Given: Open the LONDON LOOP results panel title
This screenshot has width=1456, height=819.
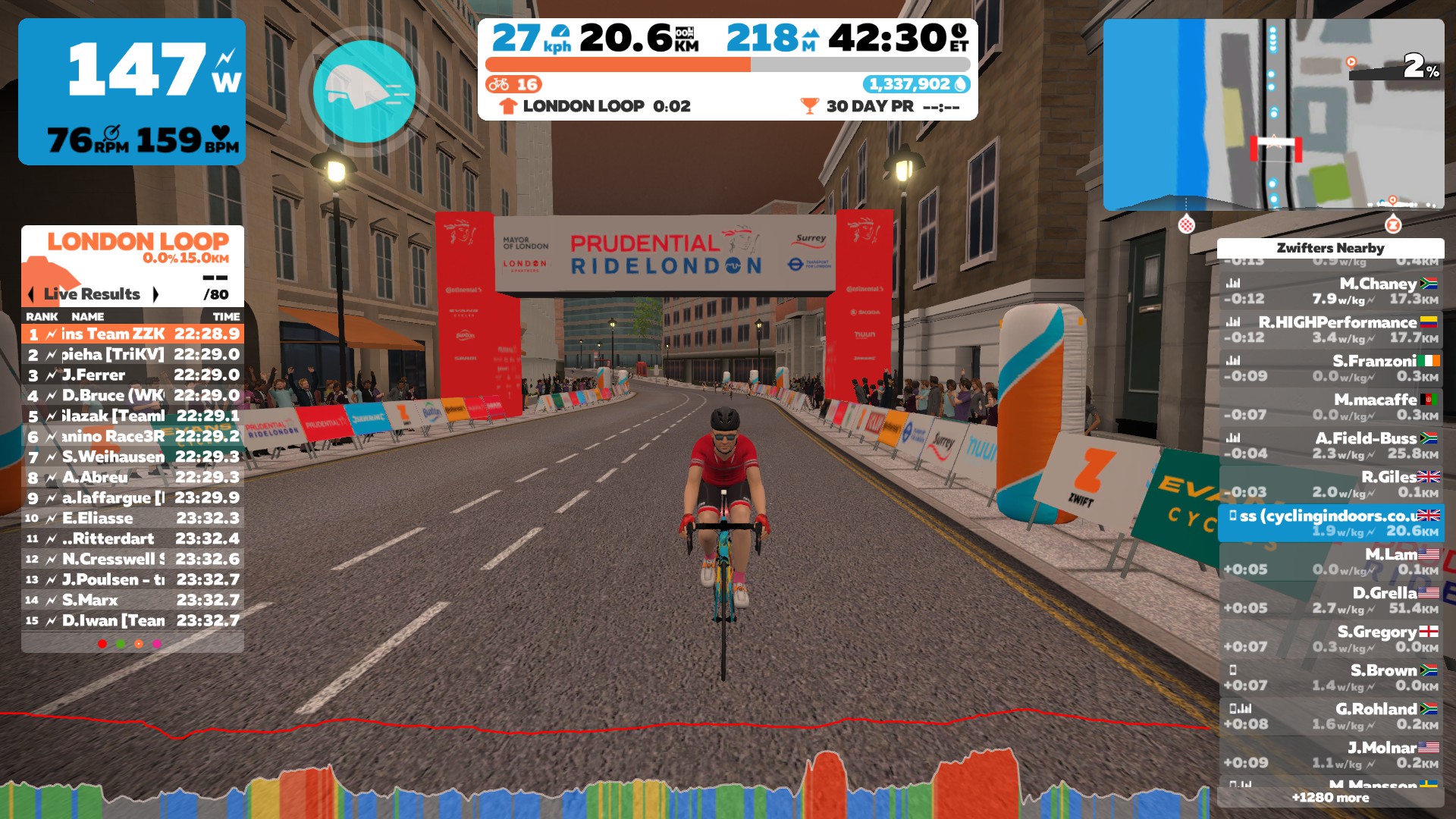Looking at the screenshot, I should pos(139,243).
